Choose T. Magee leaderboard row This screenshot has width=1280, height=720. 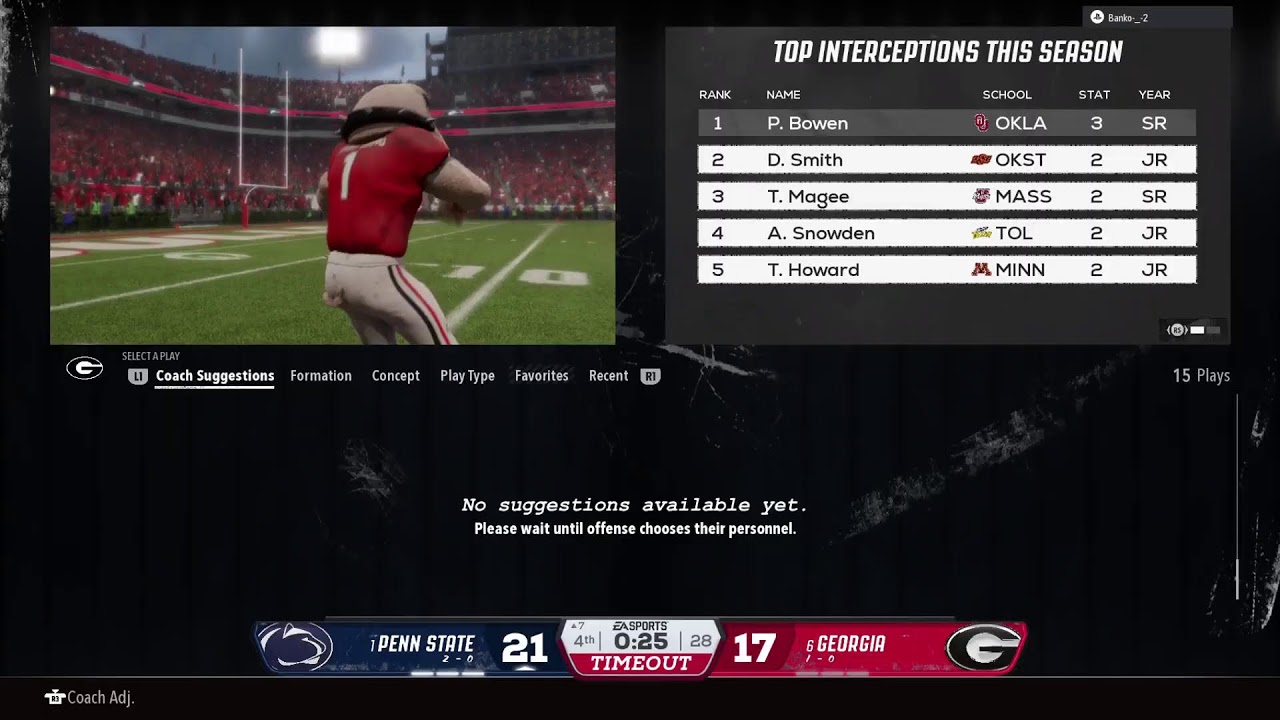(946, 197)
